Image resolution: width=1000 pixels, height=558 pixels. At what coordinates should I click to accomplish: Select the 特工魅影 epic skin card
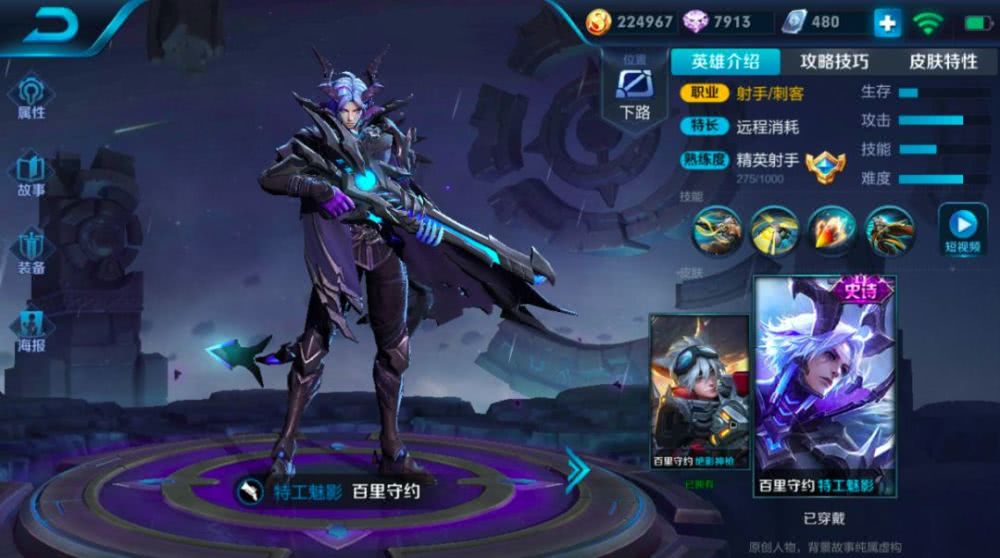click(825, 387)
